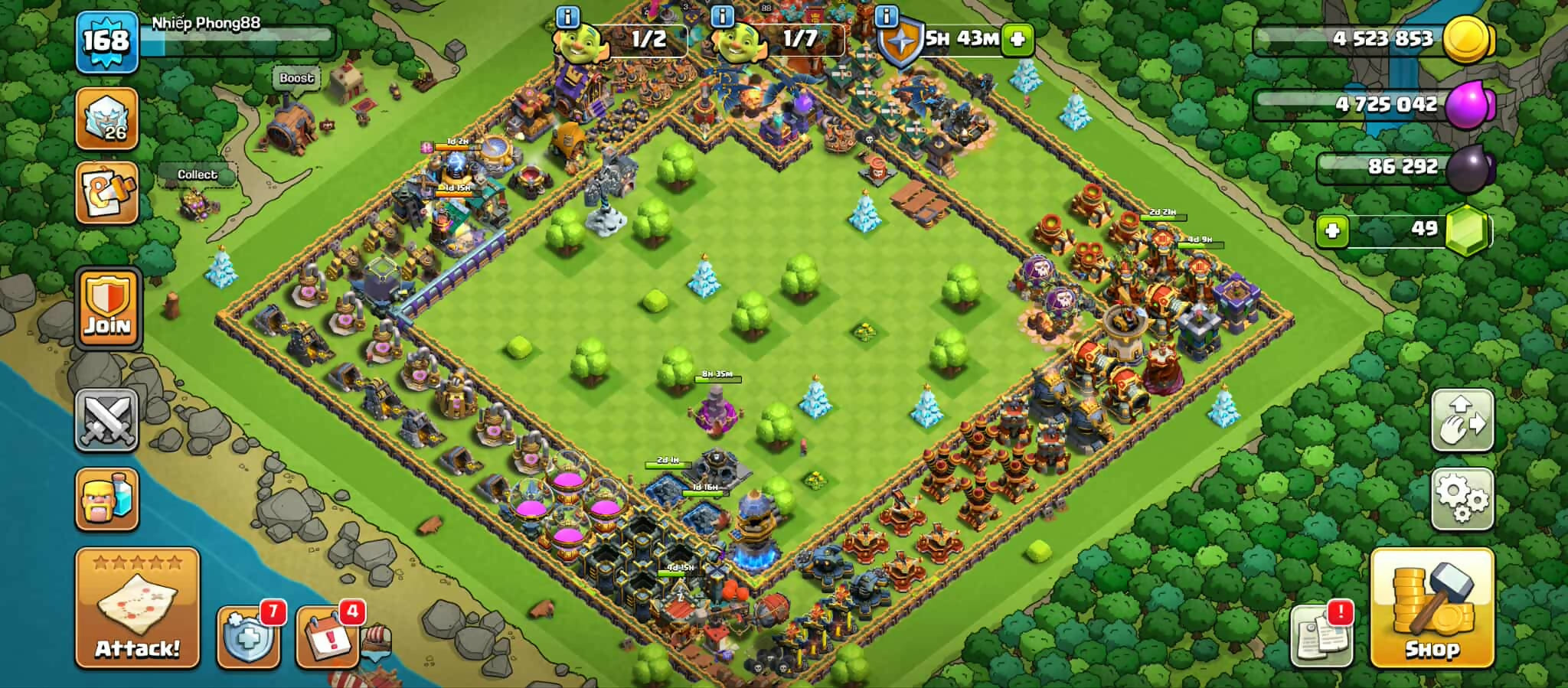Viewport: 1568px width, 688px height.
Task: Show builder info showing 1/2
Action: click(x=567, y=16)
